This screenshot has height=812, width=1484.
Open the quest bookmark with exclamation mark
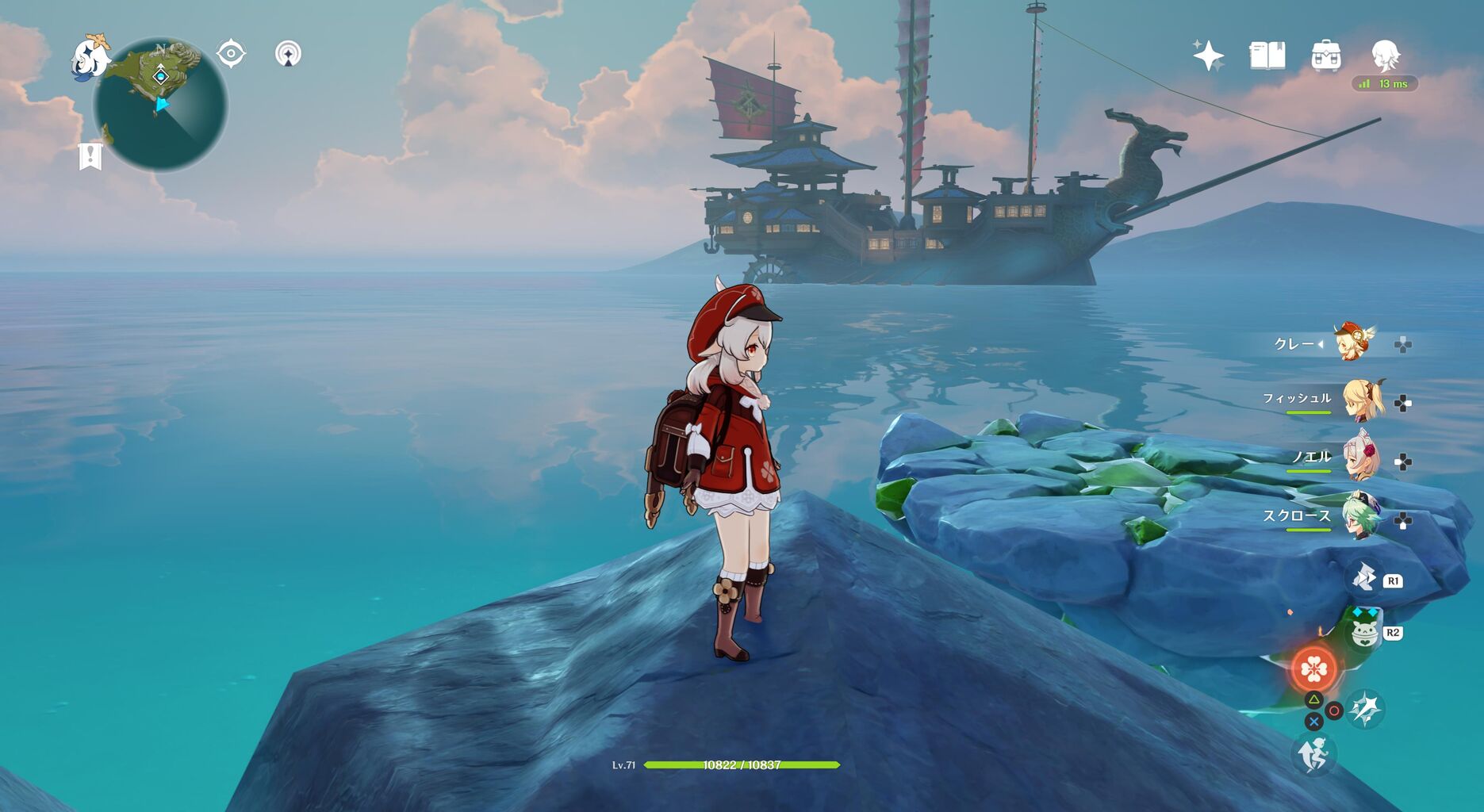90,156
